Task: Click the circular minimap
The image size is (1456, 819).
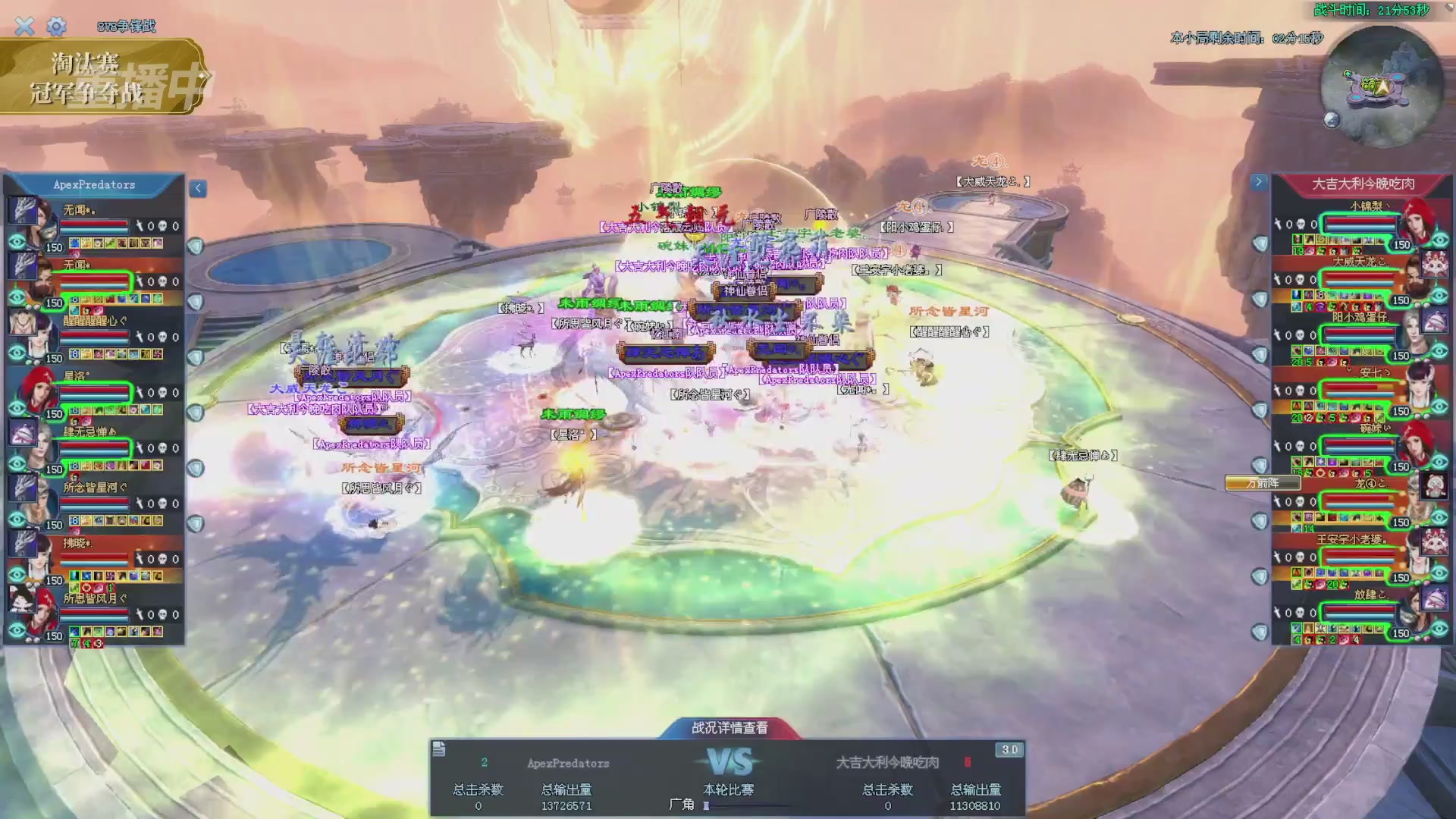Action: coord(1381,86)
